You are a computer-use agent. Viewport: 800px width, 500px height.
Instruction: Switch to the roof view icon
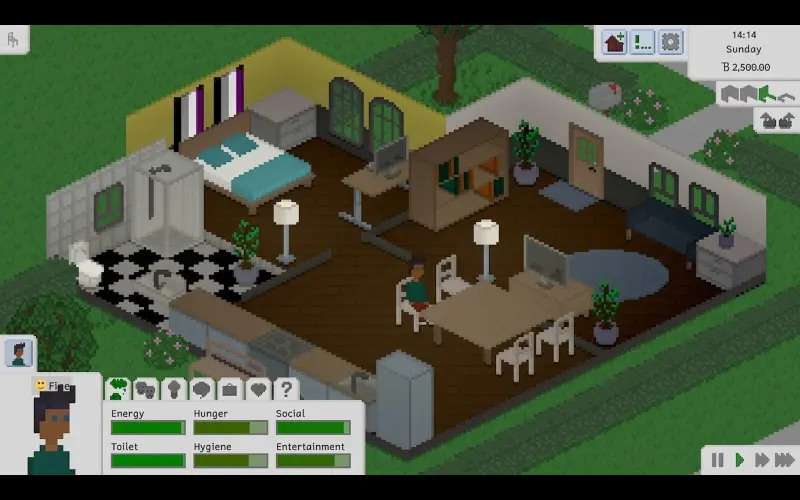(x=786, y=95)
